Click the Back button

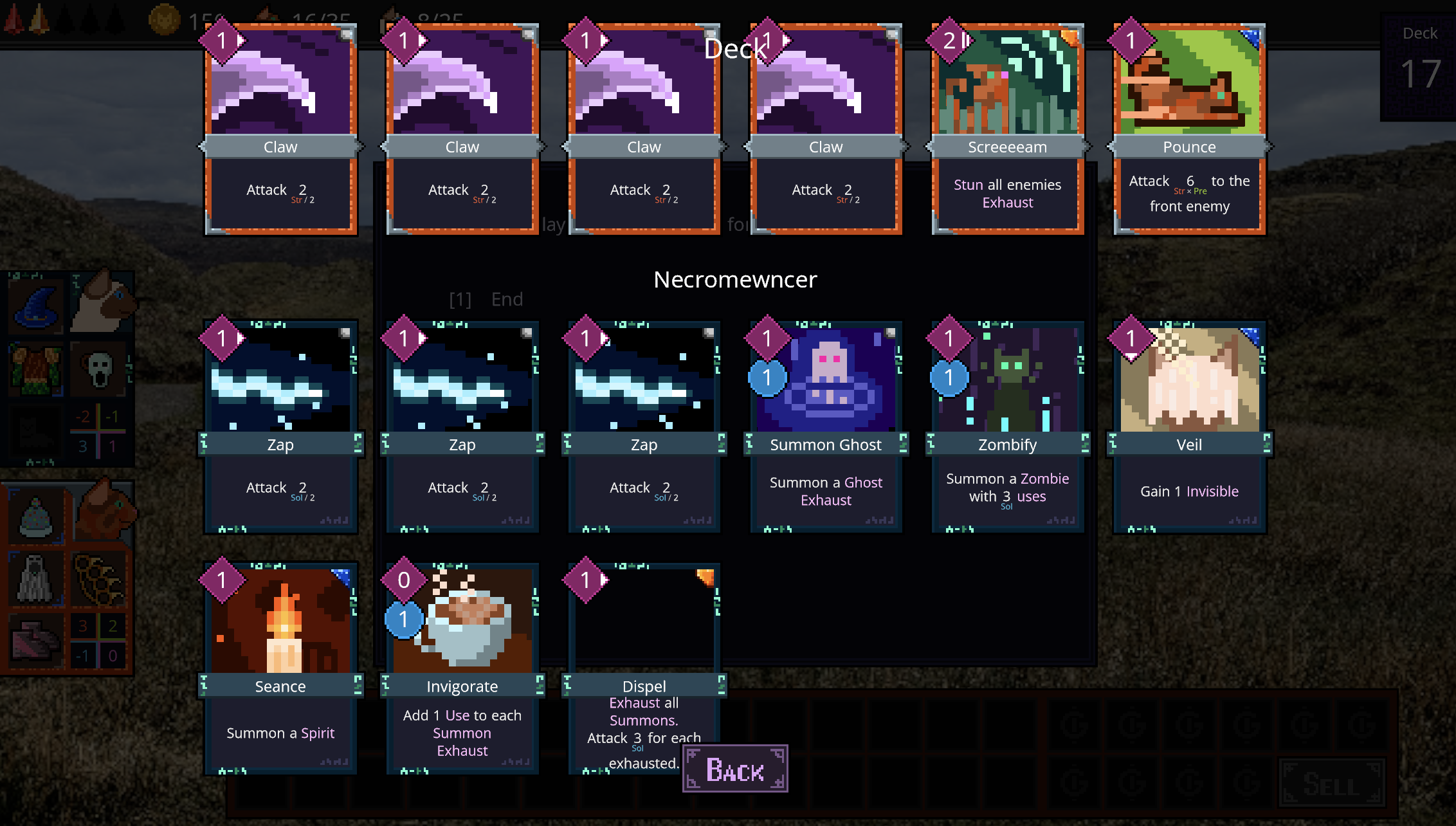[735, 769]
